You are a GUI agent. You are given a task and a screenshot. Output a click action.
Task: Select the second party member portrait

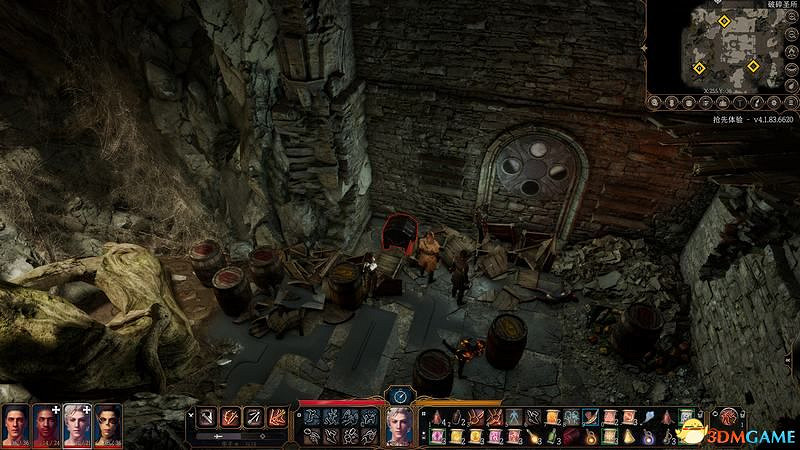(x=46, y=424)
